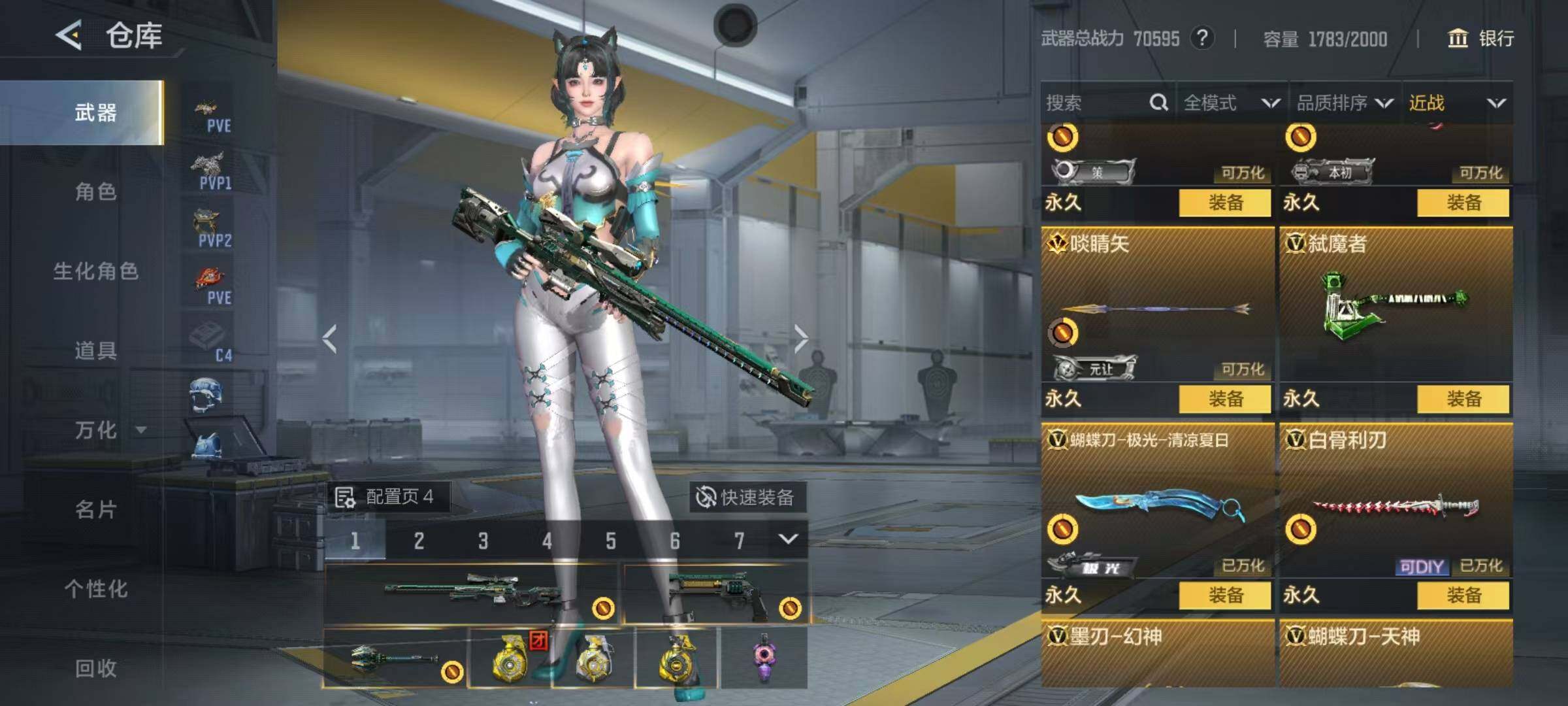Switch to loadout slot 3

click(x=483, y=541)
